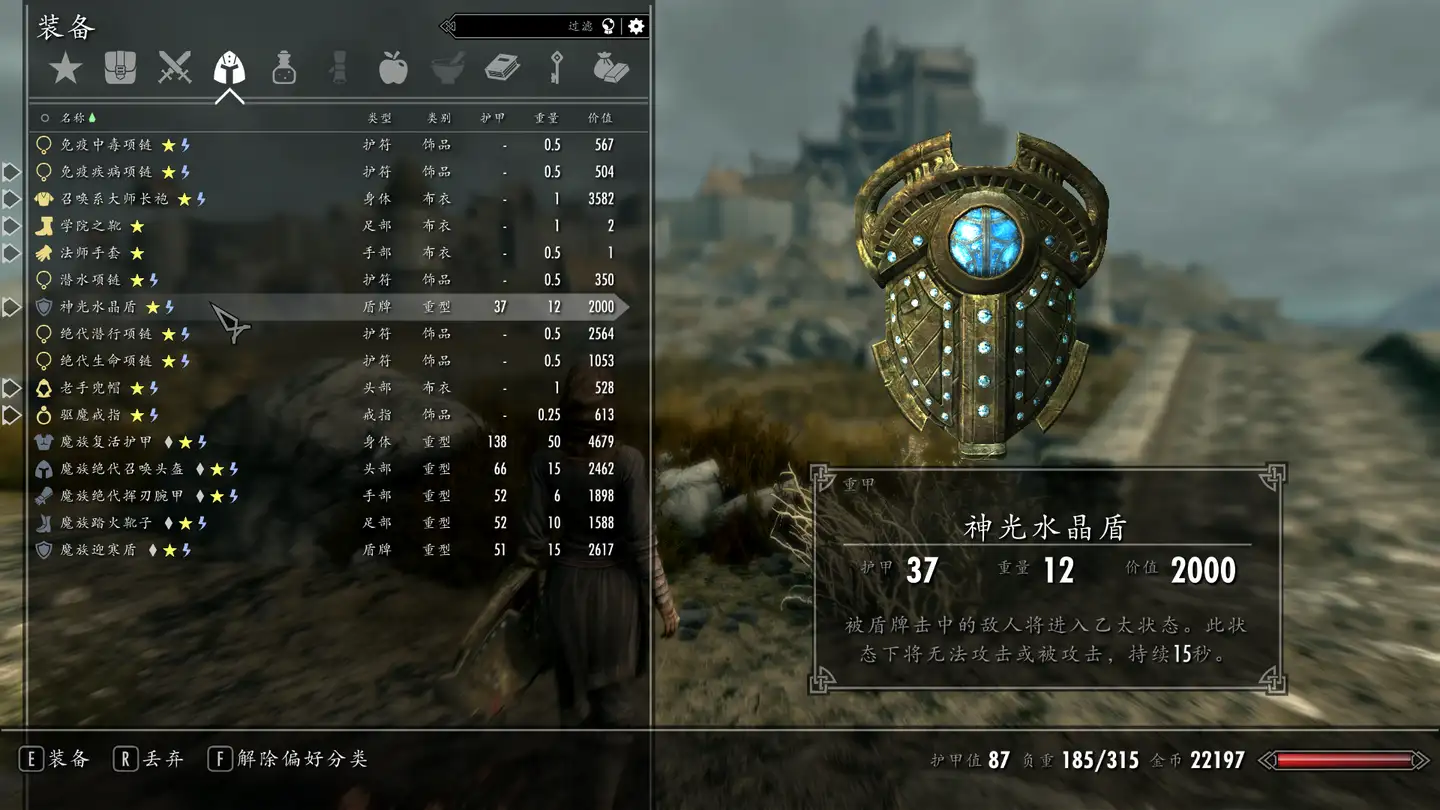Sort items by 重量 column header
The image size is (1440, 810).
(x=546, y=118)
